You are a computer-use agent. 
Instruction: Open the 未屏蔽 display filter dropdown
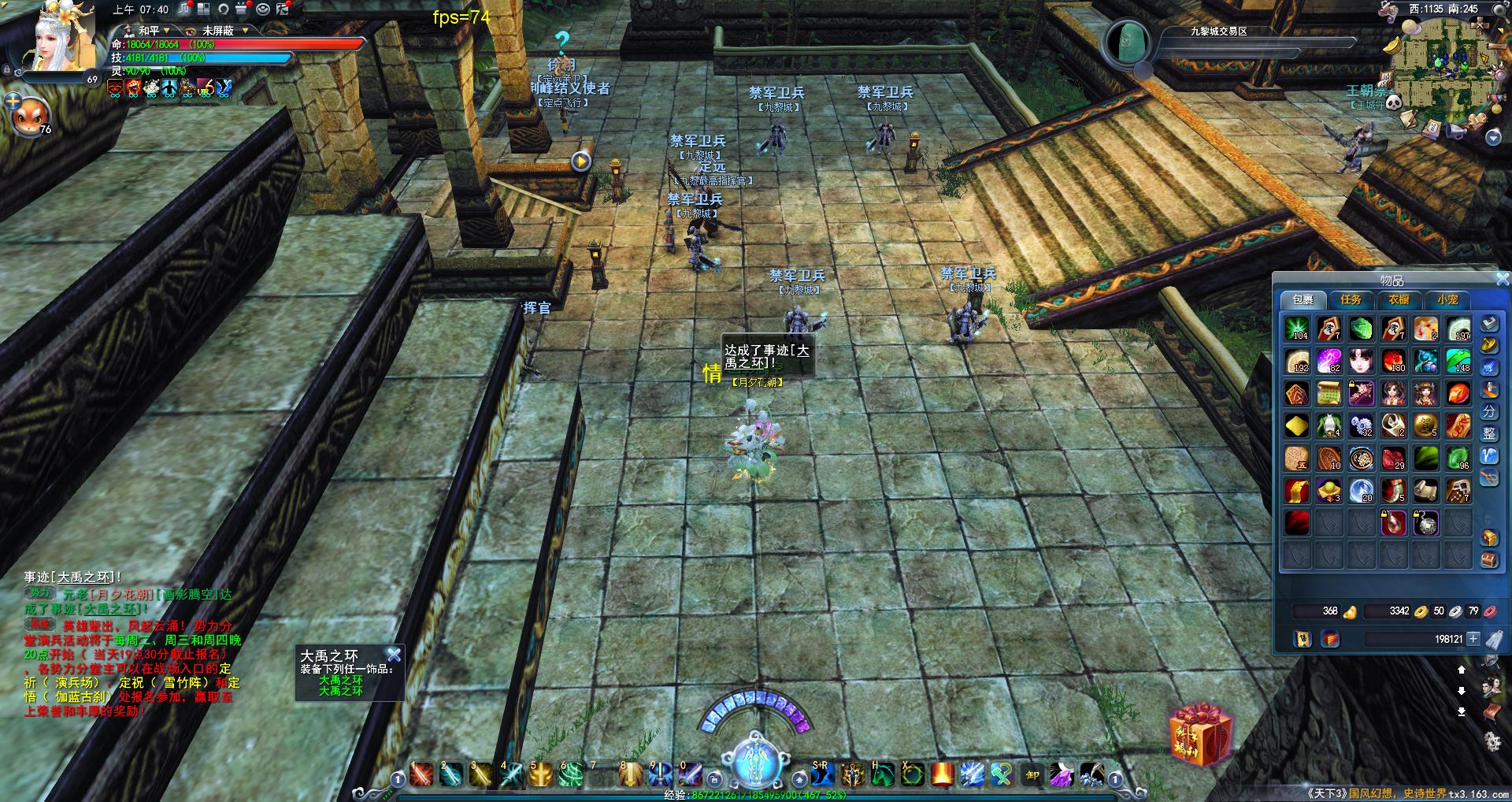click(224, 31)
